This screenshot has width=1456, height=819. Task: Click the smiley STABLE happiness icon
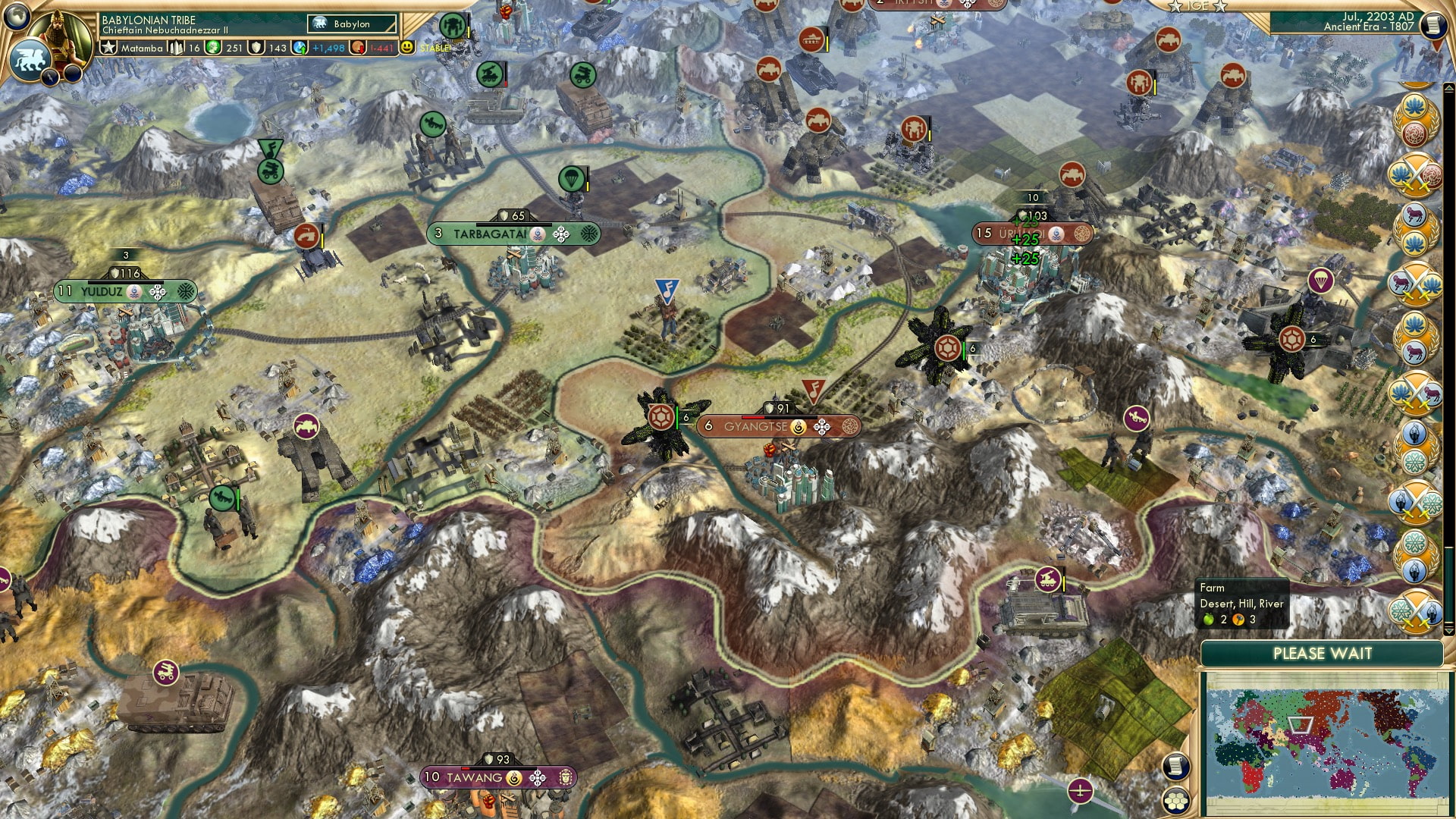click(406, 48)
